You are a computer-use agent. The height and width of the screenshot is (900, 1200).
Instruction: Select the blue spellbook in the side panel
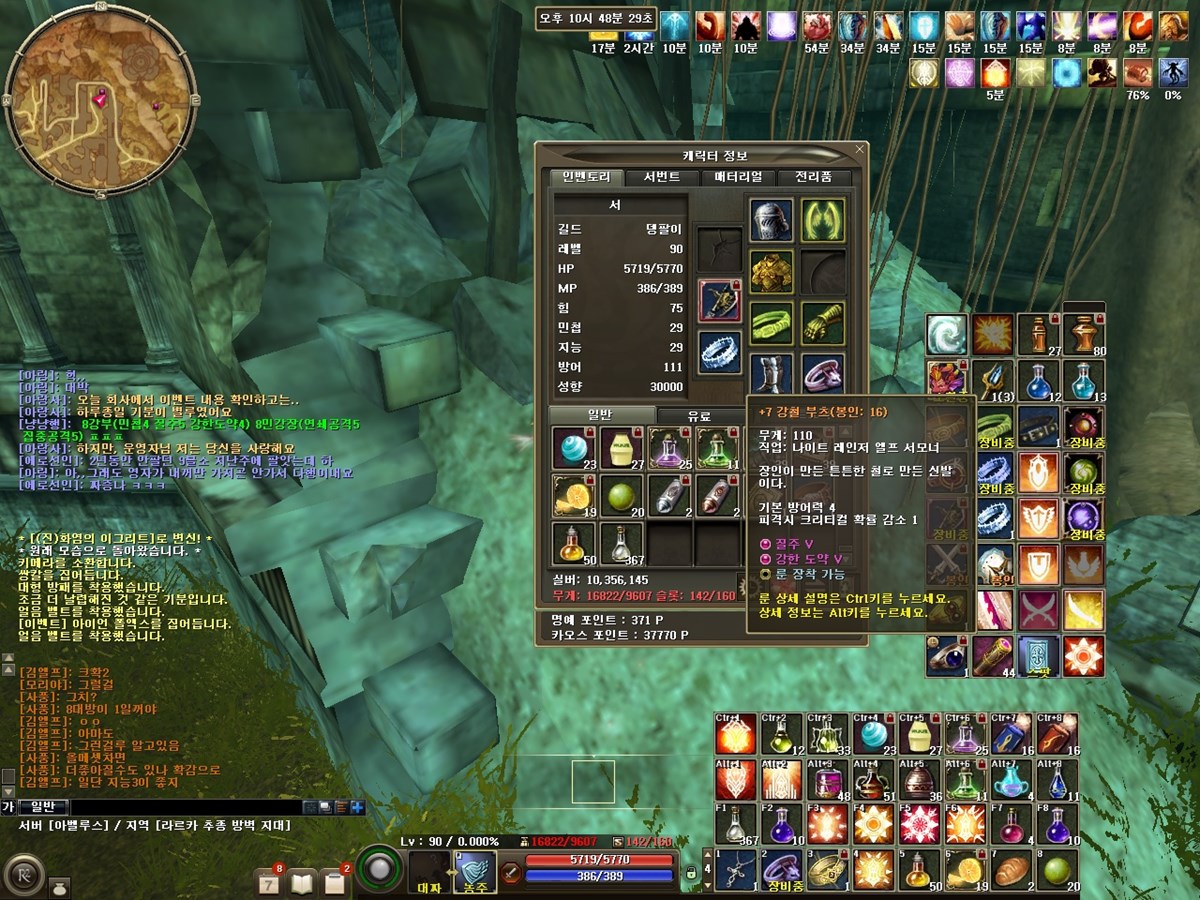1038,655
